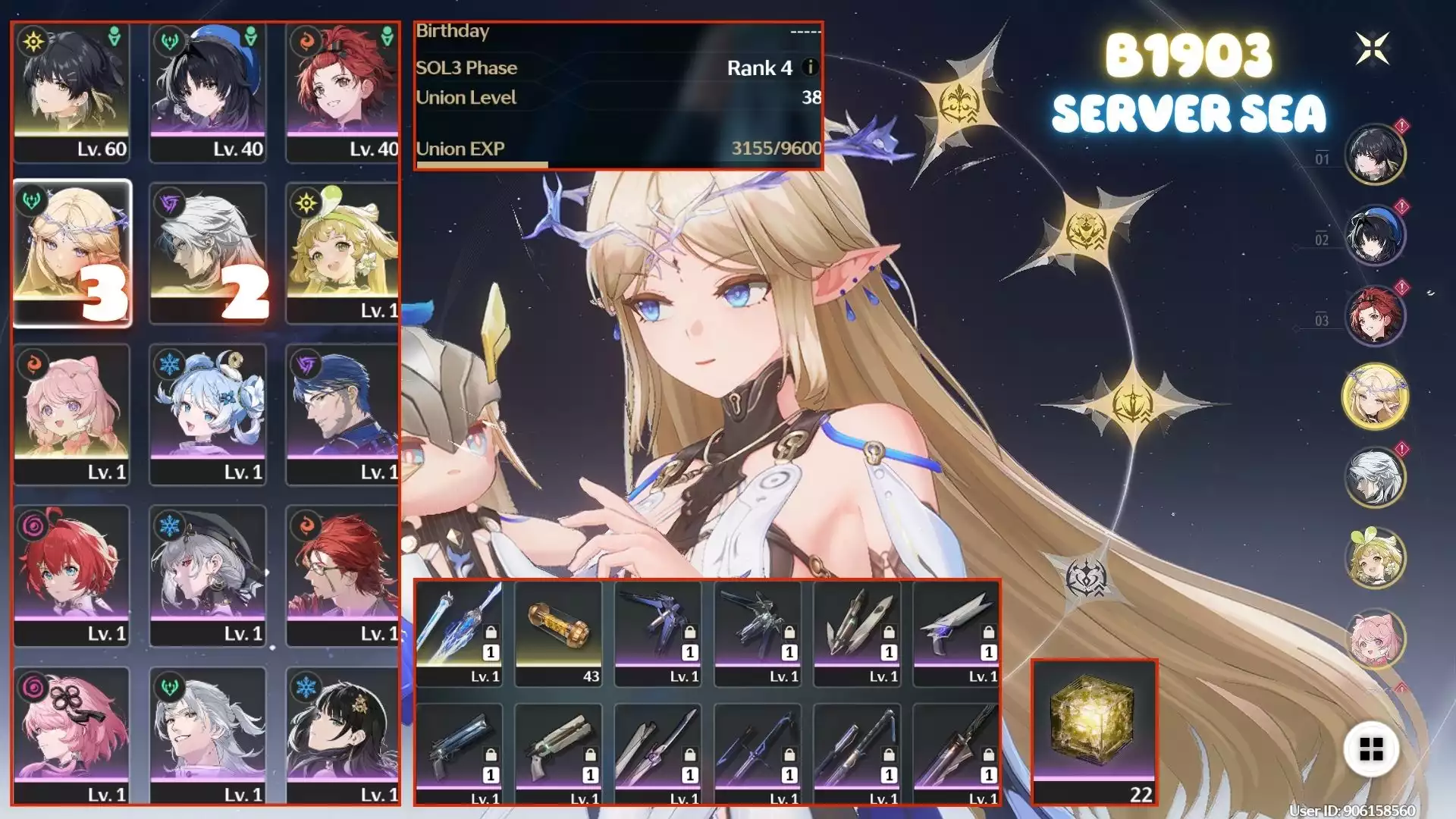
Task: Switch to the white-haired round portrait
Action: coord(1375,478)
